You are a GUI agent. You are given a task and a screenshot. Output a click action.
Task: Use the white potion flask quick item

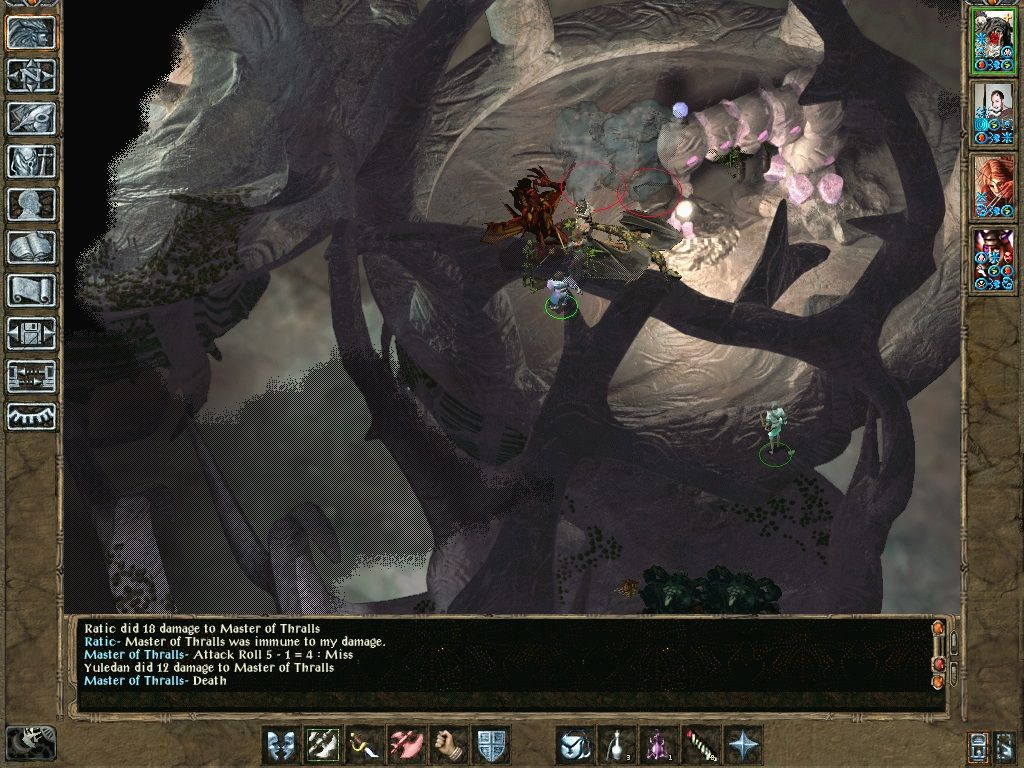coord(617,746)
